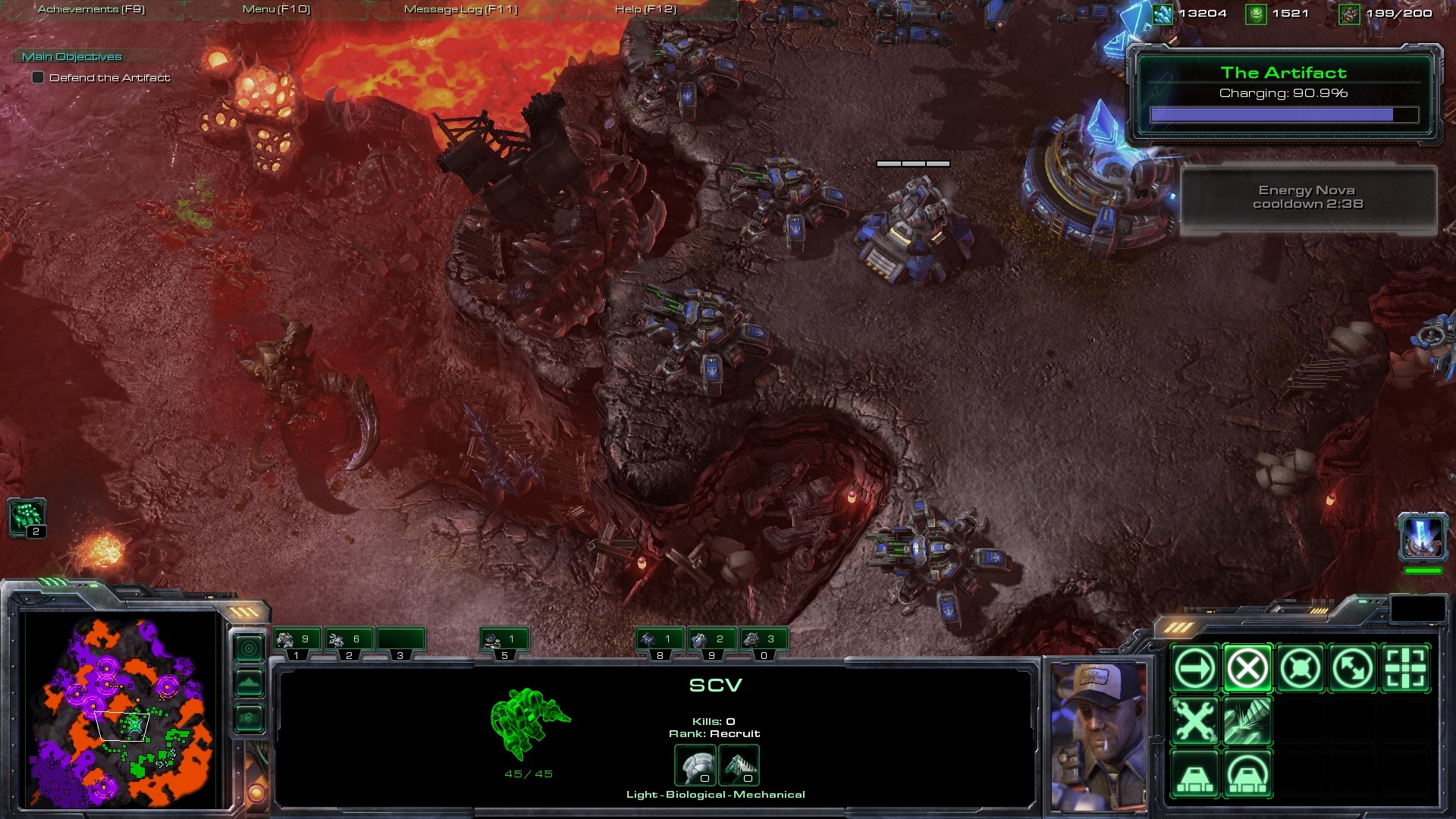
Task: Select control group 5
Action: pos(504,642)
